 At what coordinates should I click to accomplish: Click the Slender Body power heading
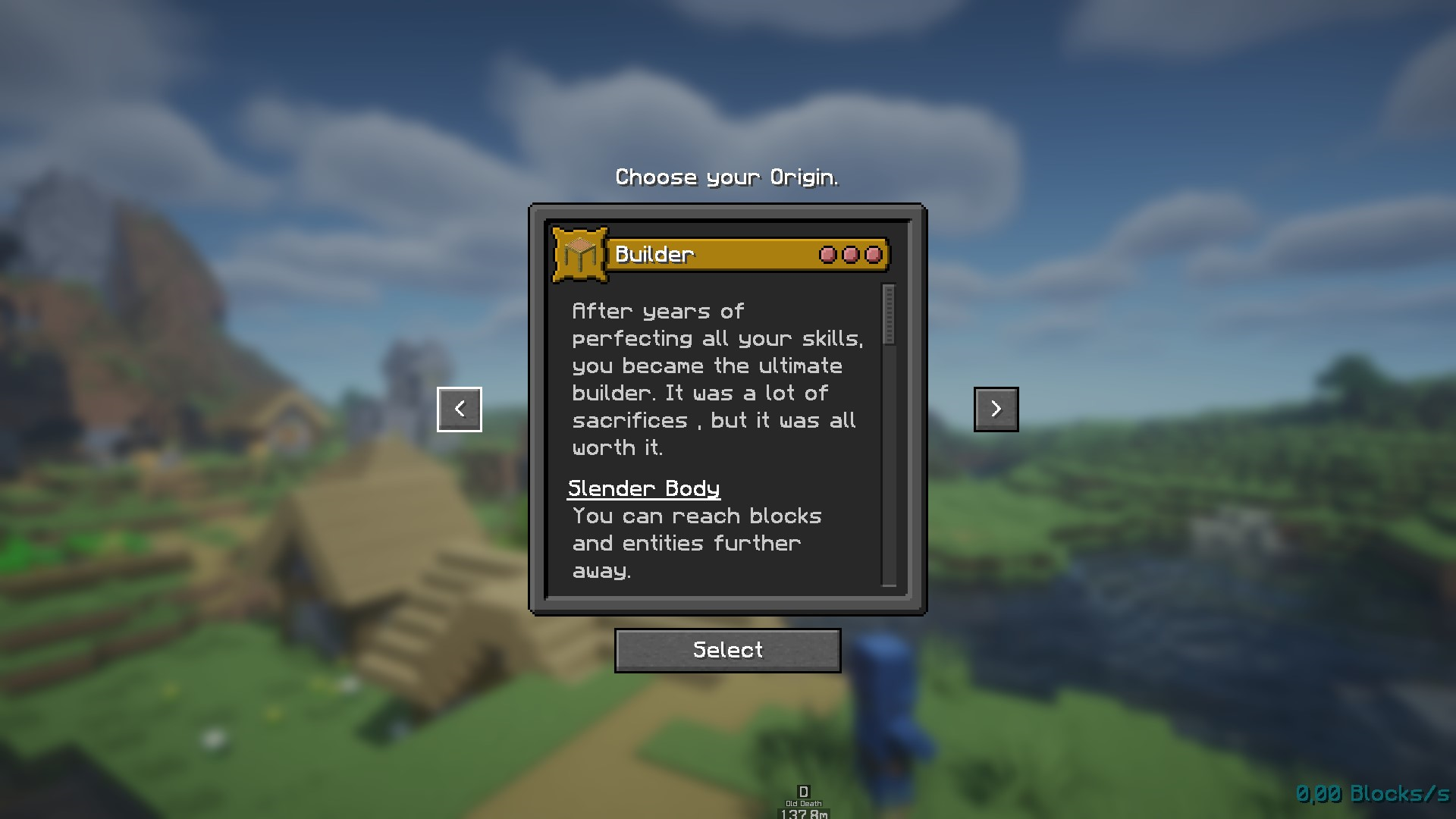644,489
